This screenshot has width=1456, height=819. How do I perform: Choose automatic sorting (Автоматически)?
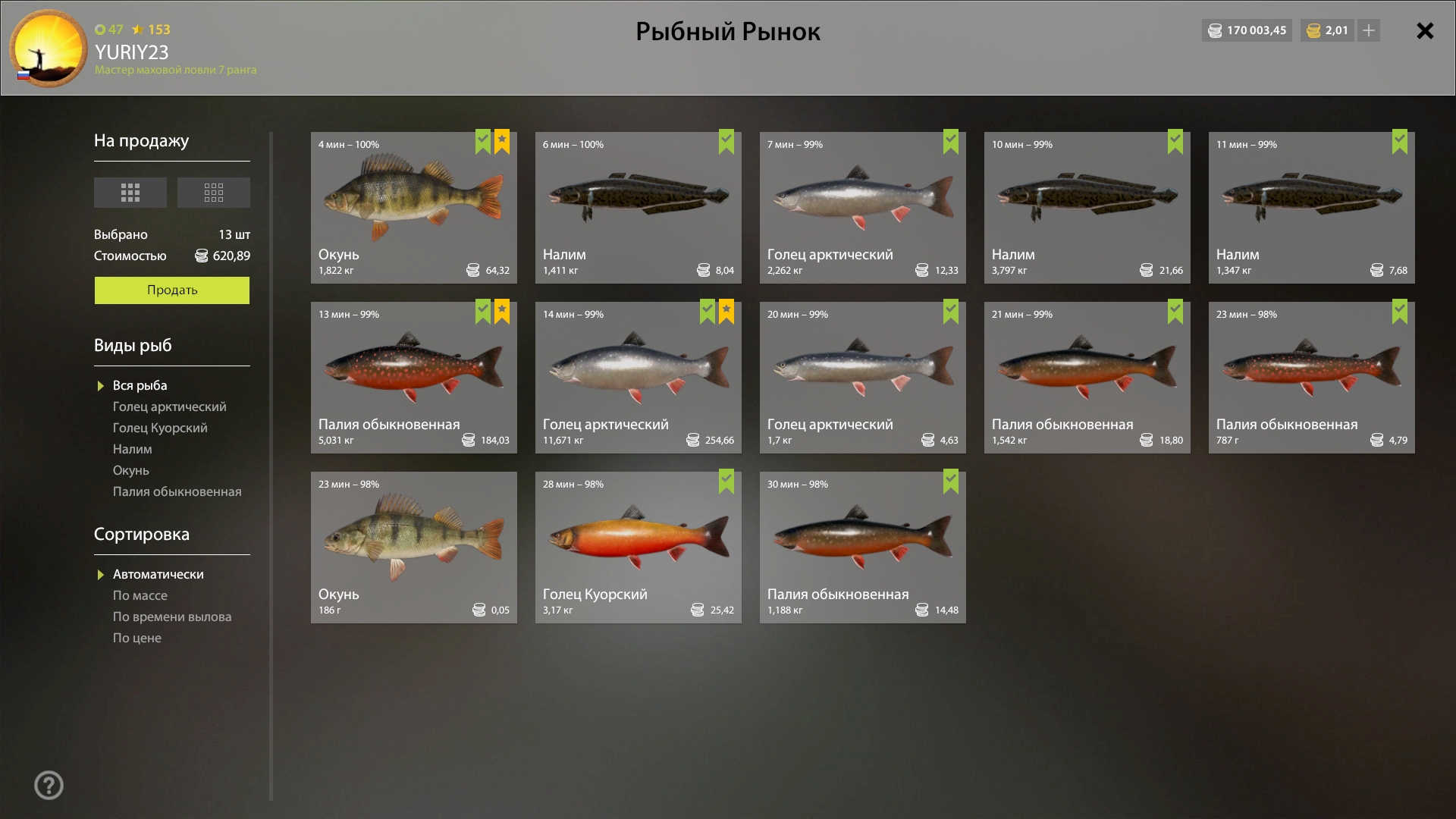(158, 574)
